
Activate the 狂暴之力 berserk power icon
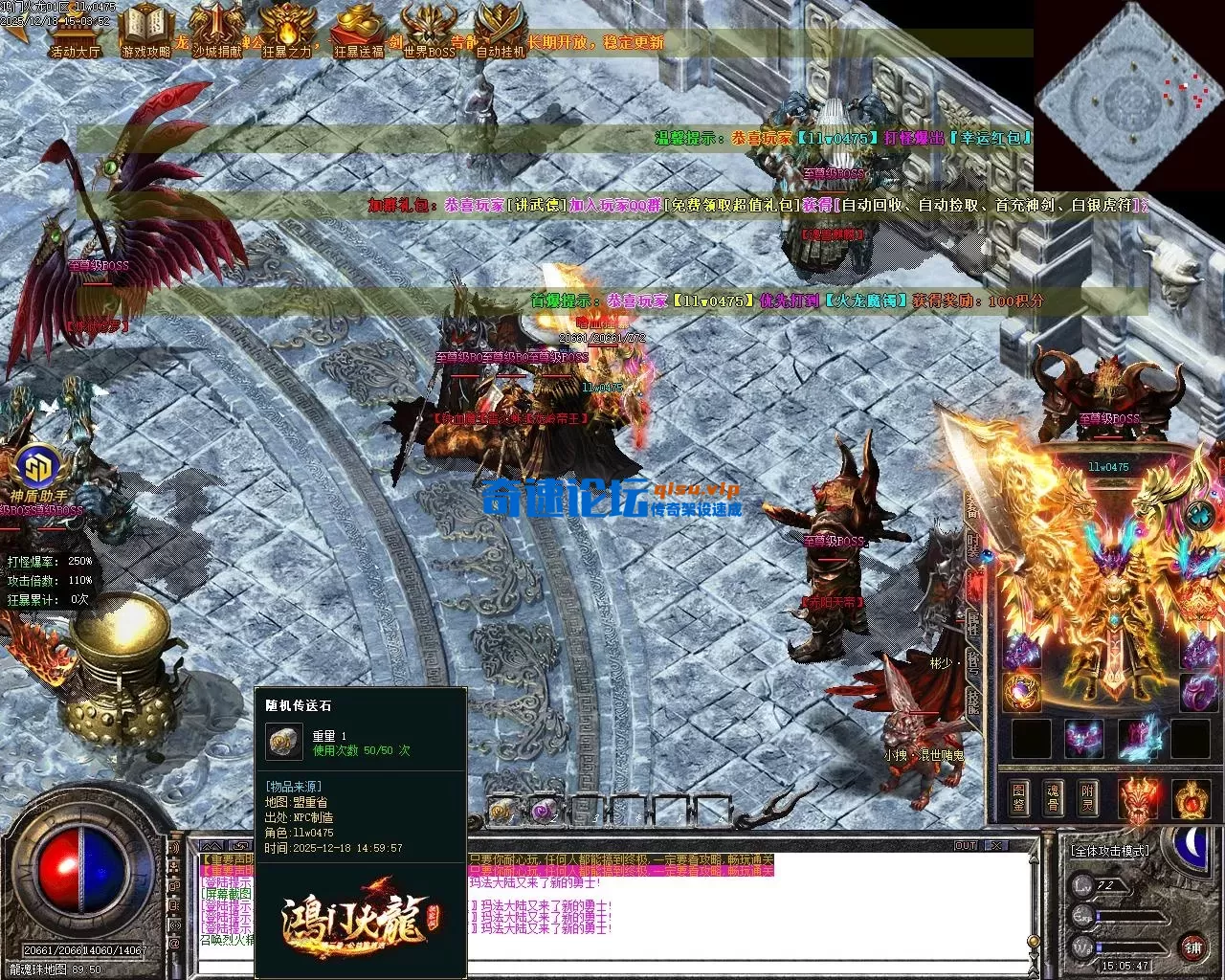[x=286, y=31]
